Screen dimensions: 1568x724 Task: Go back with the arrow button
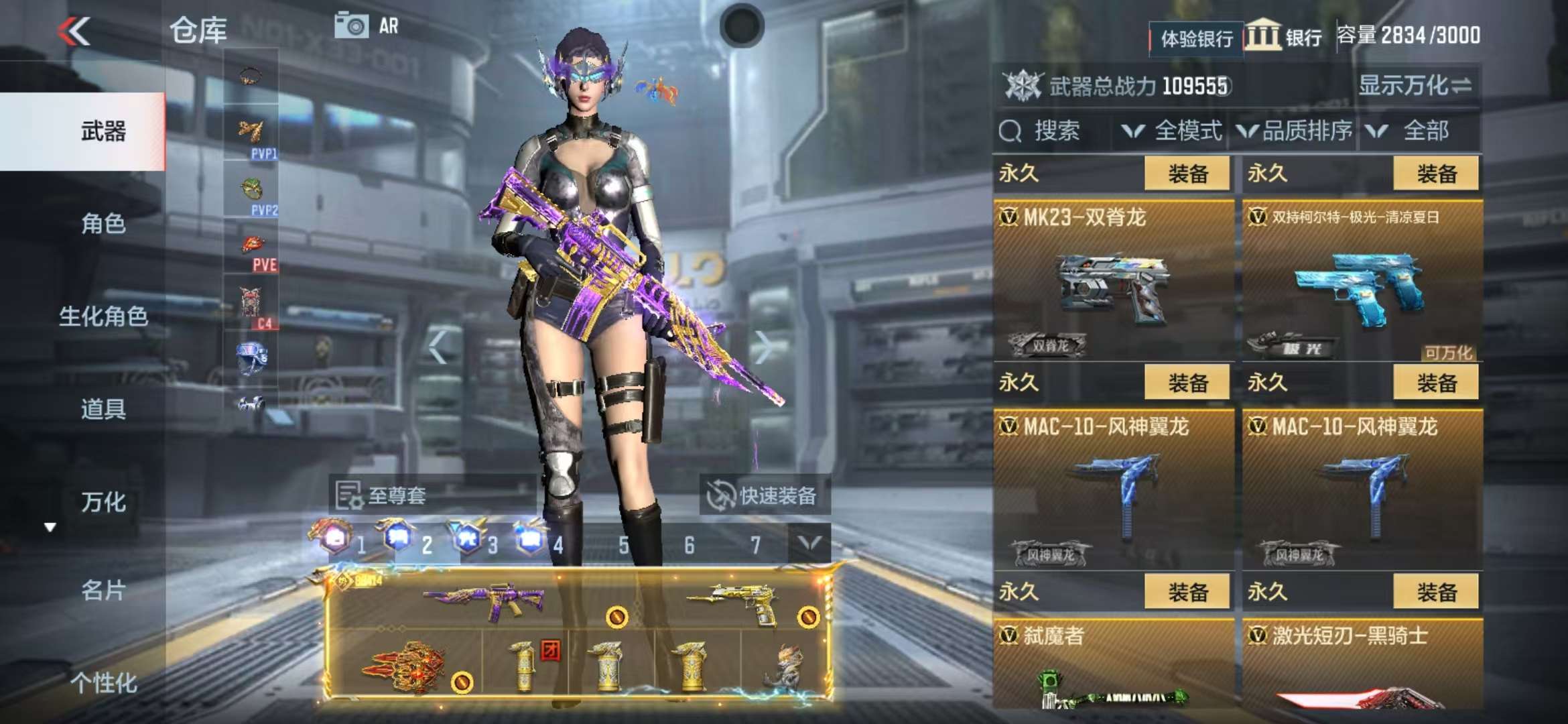(74, 32)
